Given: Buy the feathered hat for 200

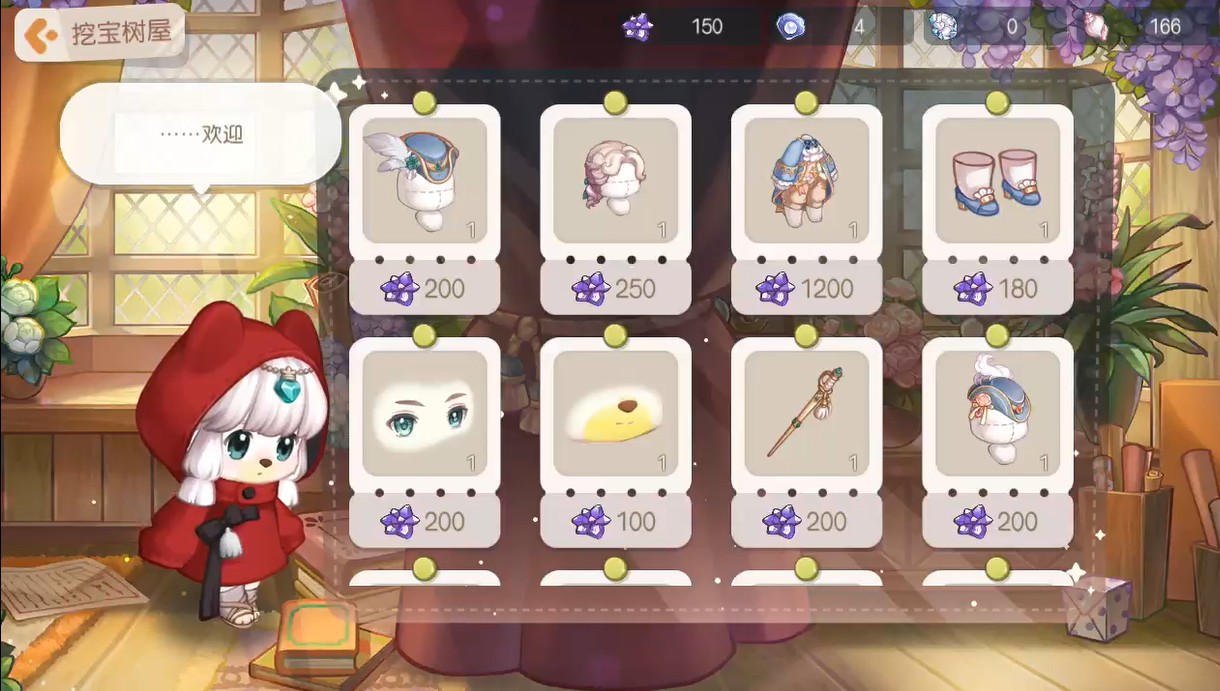Looking at the screenshot, I should 424,289.
